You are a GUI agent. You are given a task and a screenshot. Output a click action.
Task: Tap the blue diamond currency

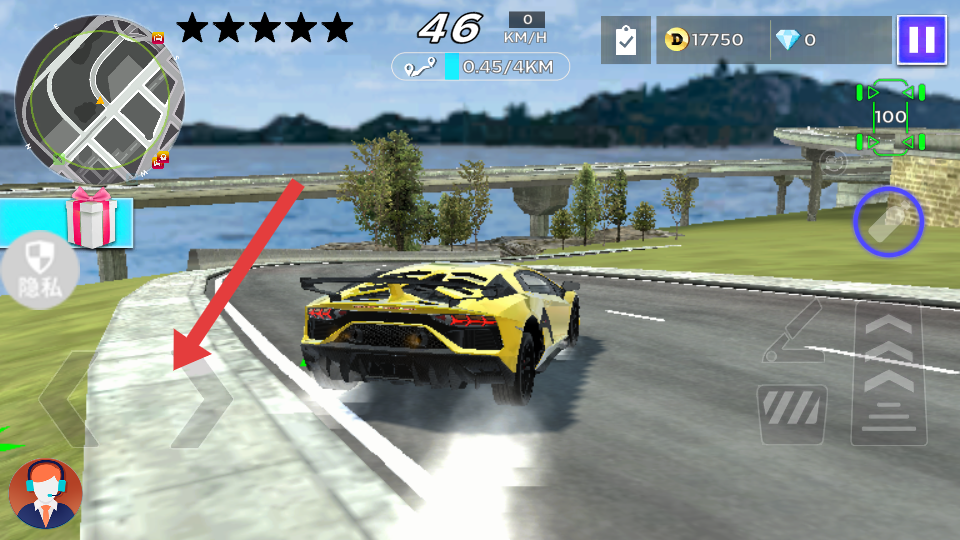pos(797,40)
